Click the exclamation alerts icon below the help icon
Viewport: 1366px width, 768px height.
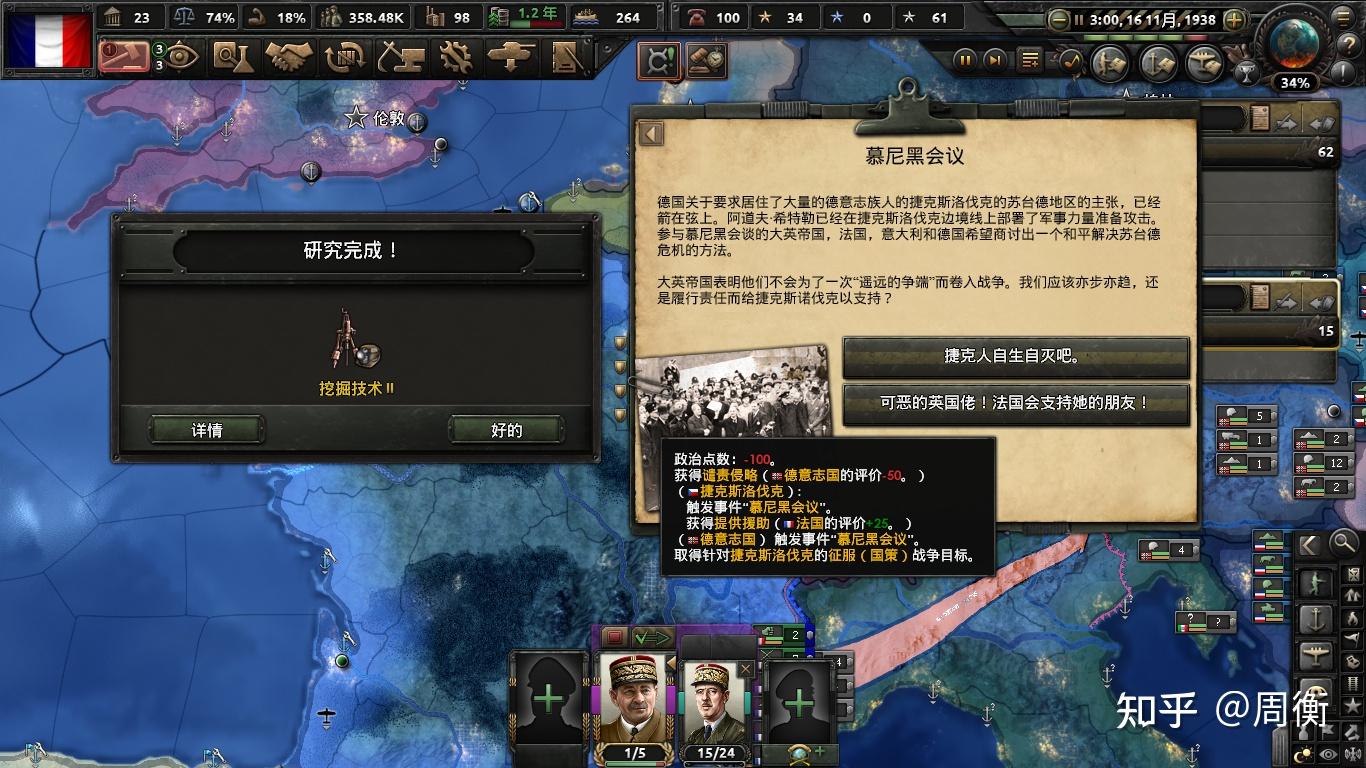click(1343, 71)
